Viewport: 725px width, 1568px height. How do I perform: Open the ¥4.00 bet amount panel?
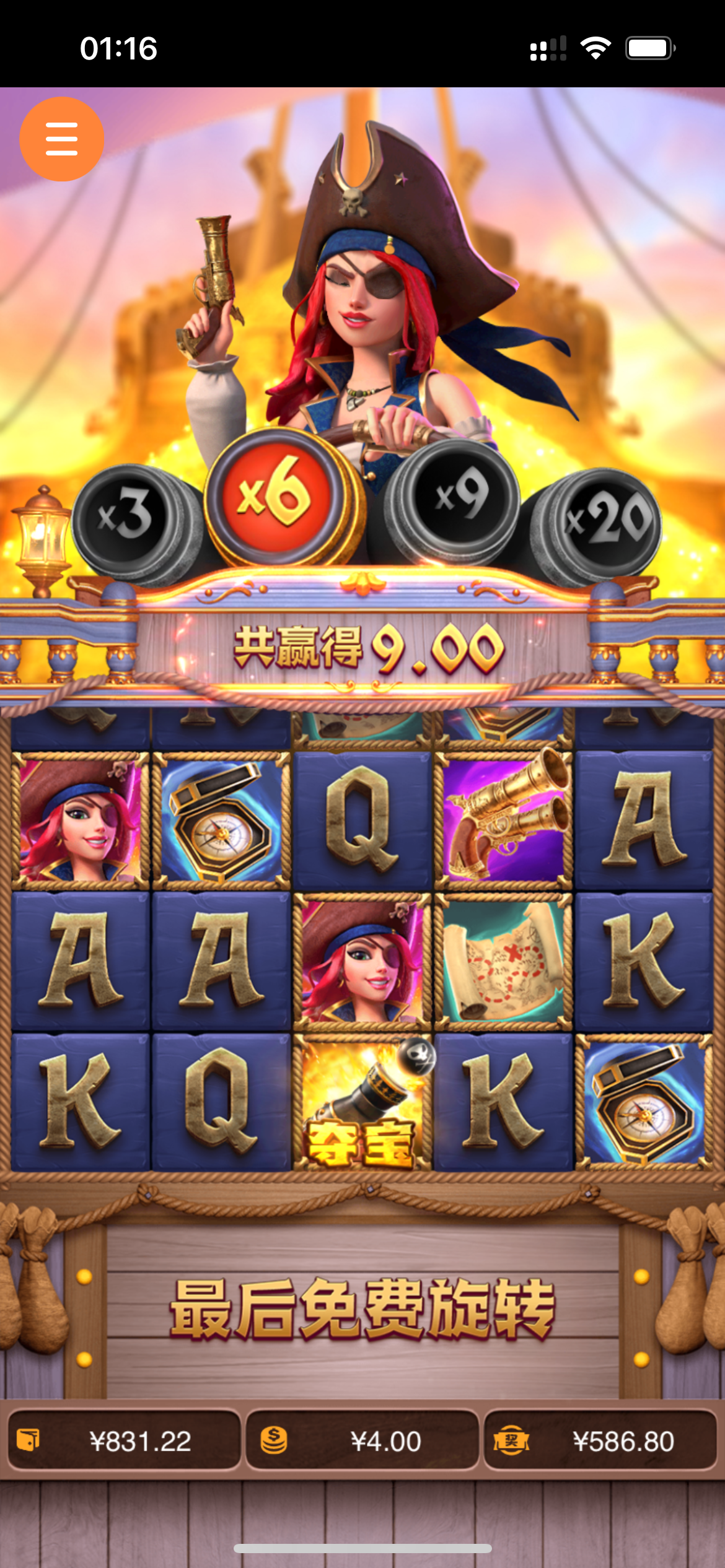[362, 1441]
